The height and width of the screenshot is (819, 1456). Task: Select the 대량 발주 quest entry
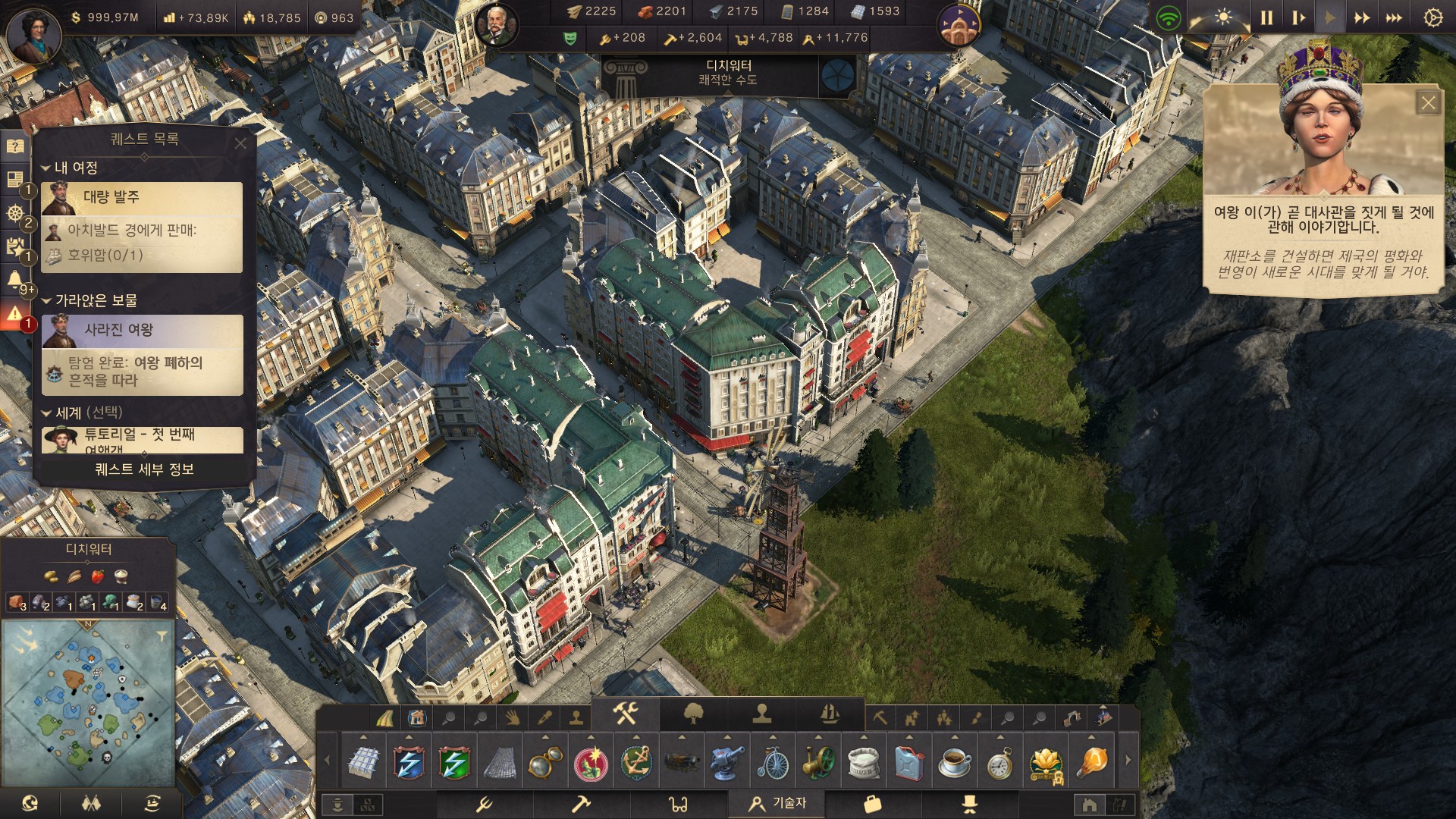(x=143, y=198)
